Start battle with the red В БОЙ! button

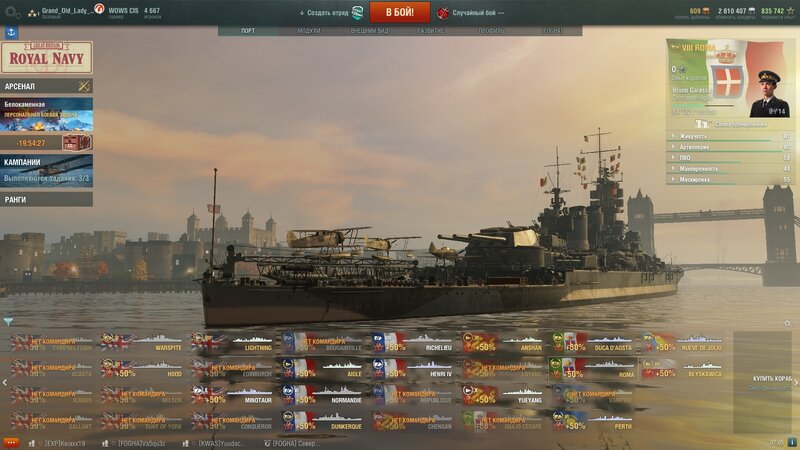(400, 12)
